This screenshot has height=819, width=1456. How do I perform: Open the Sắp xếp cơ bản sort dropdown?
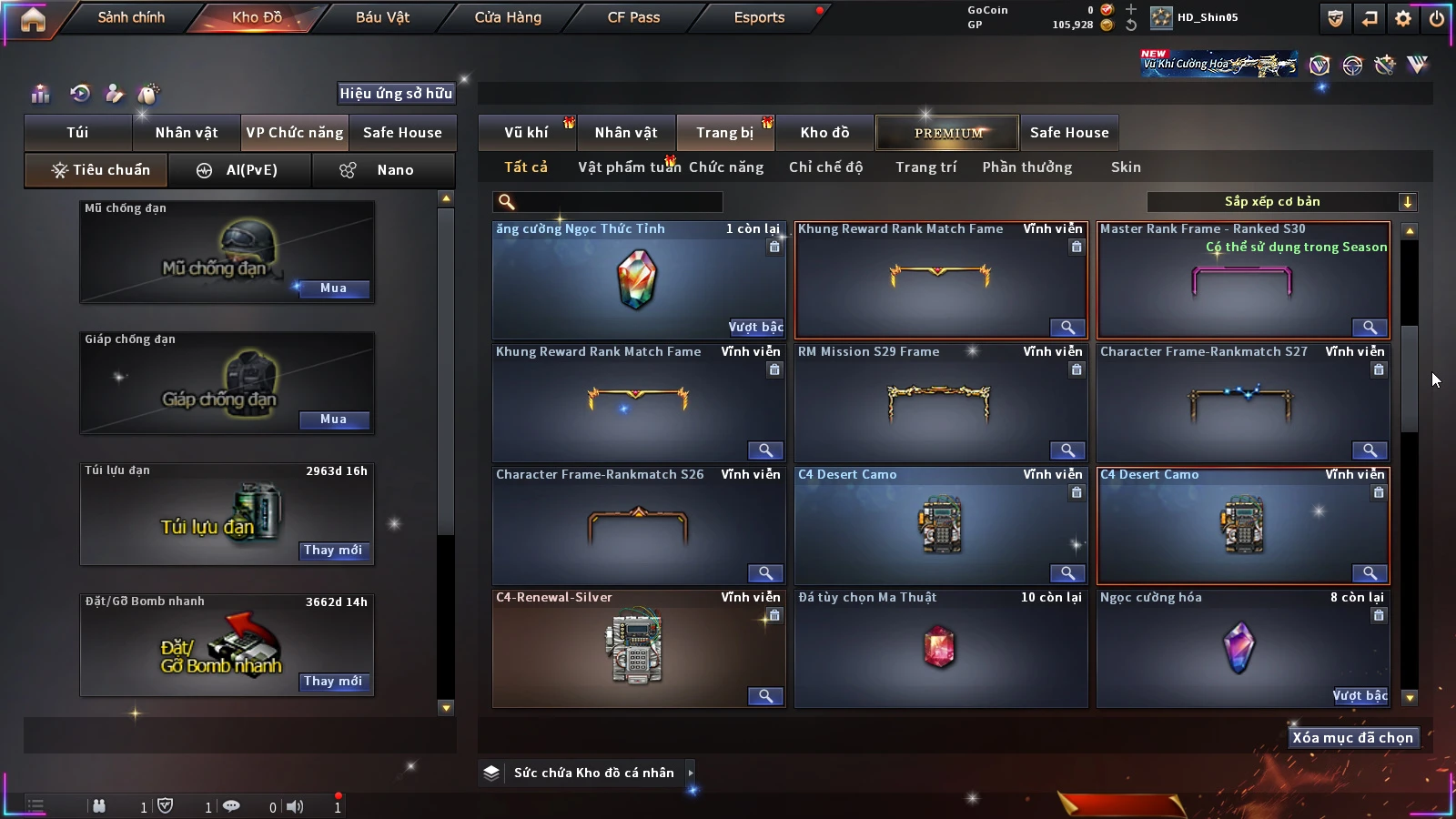[1281, 202]
